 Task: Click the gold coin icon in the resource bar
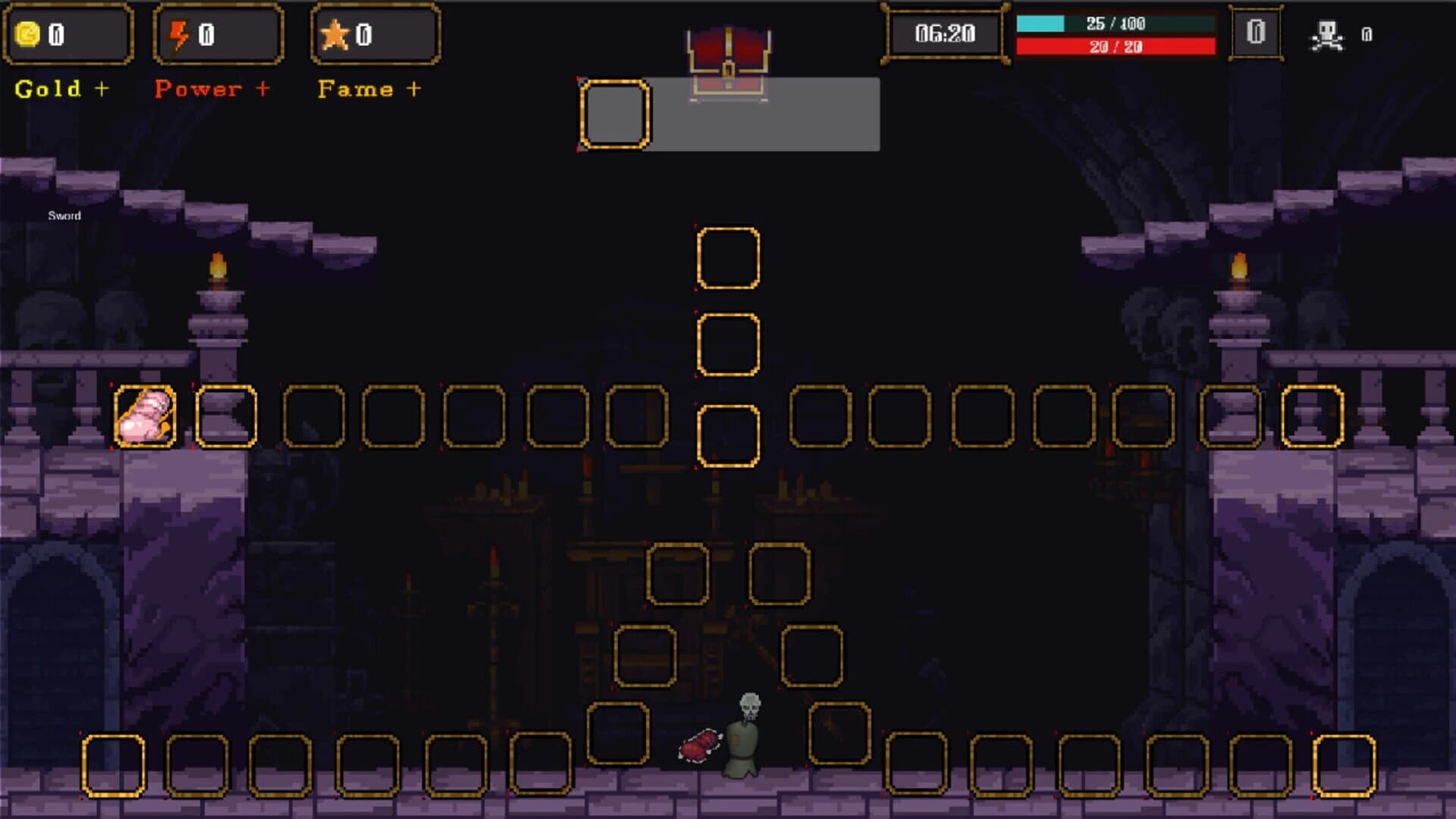click(x=29, y=33)
